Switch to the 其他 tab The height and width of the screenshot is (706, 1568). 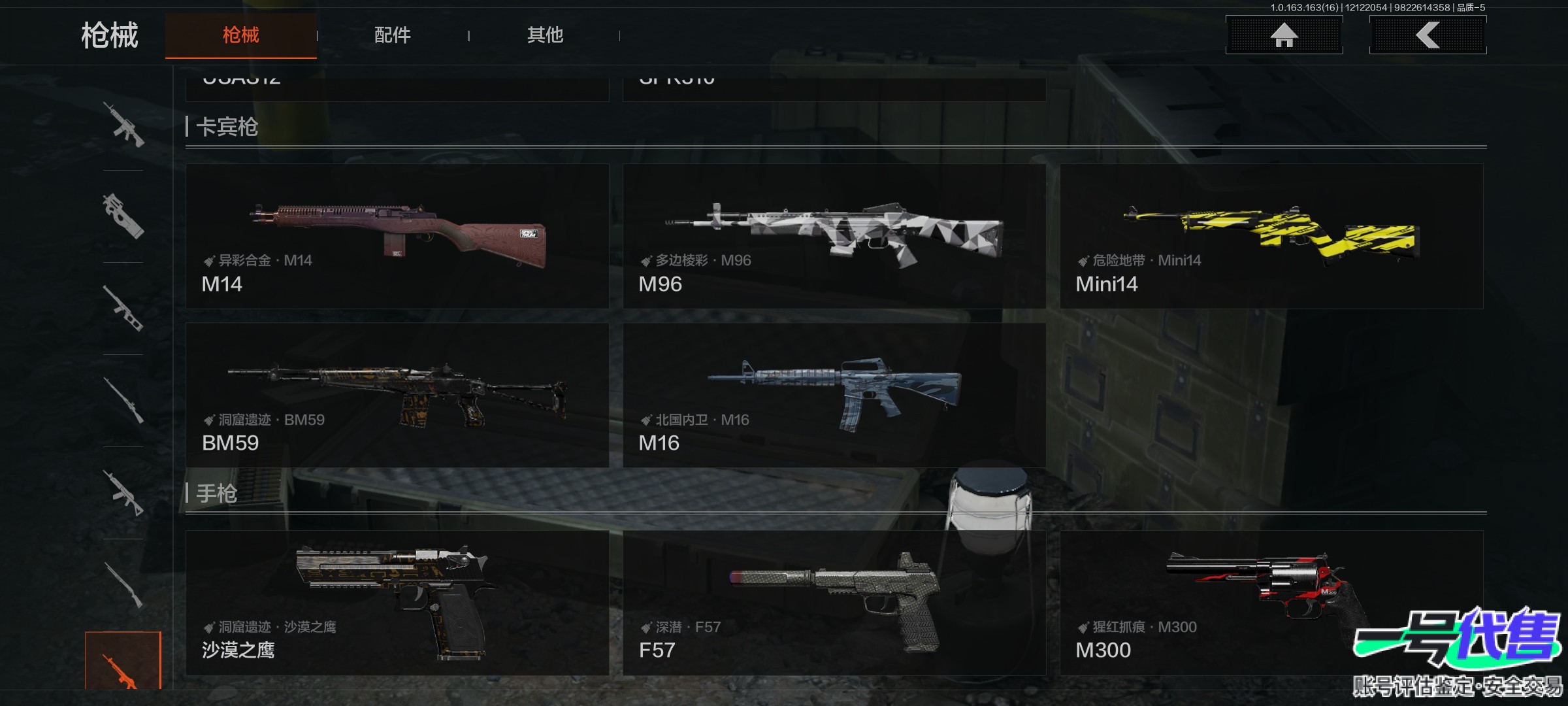tap(545, 35)
